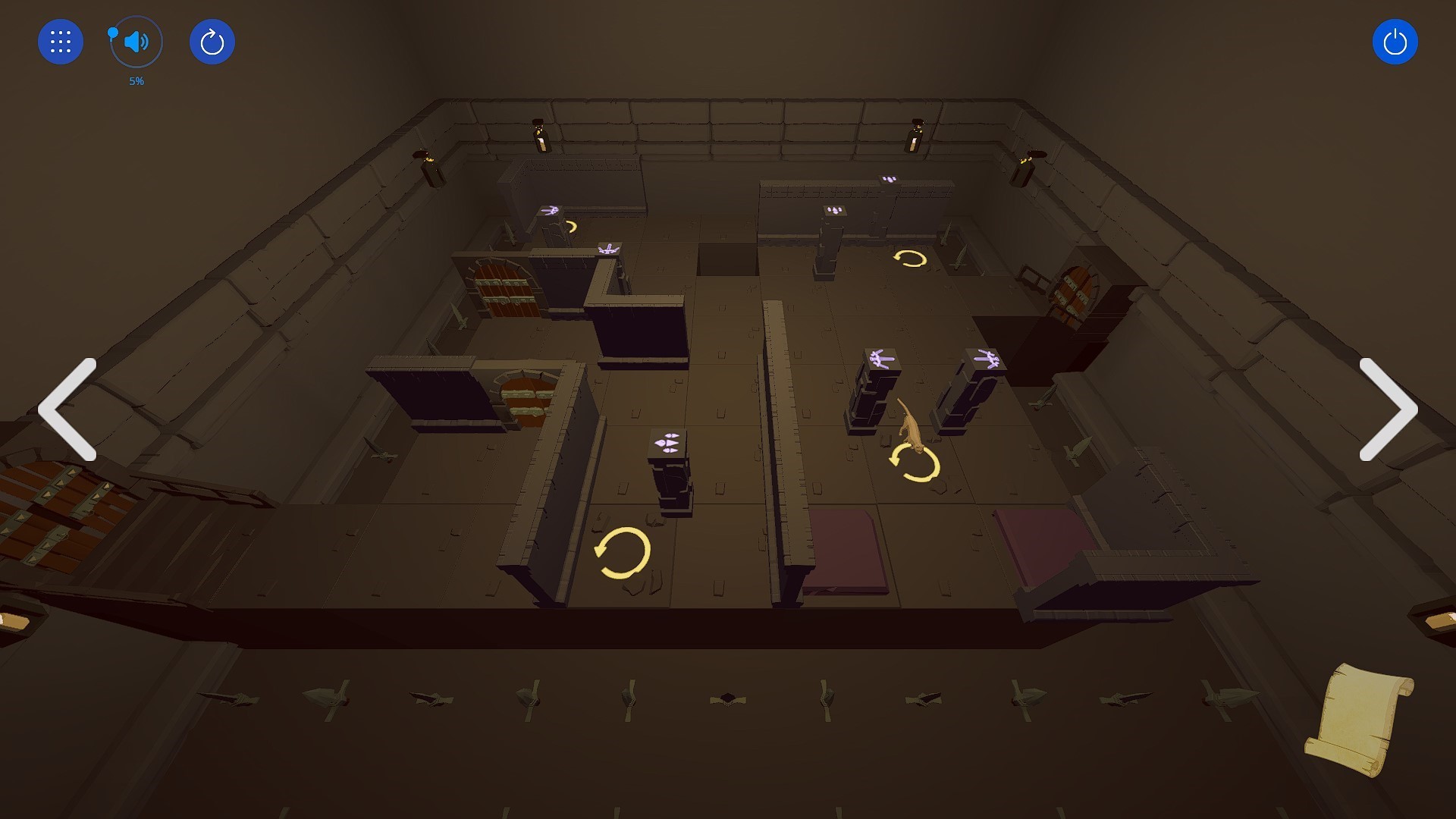Open the level grid menu

[x=60, y=42]
